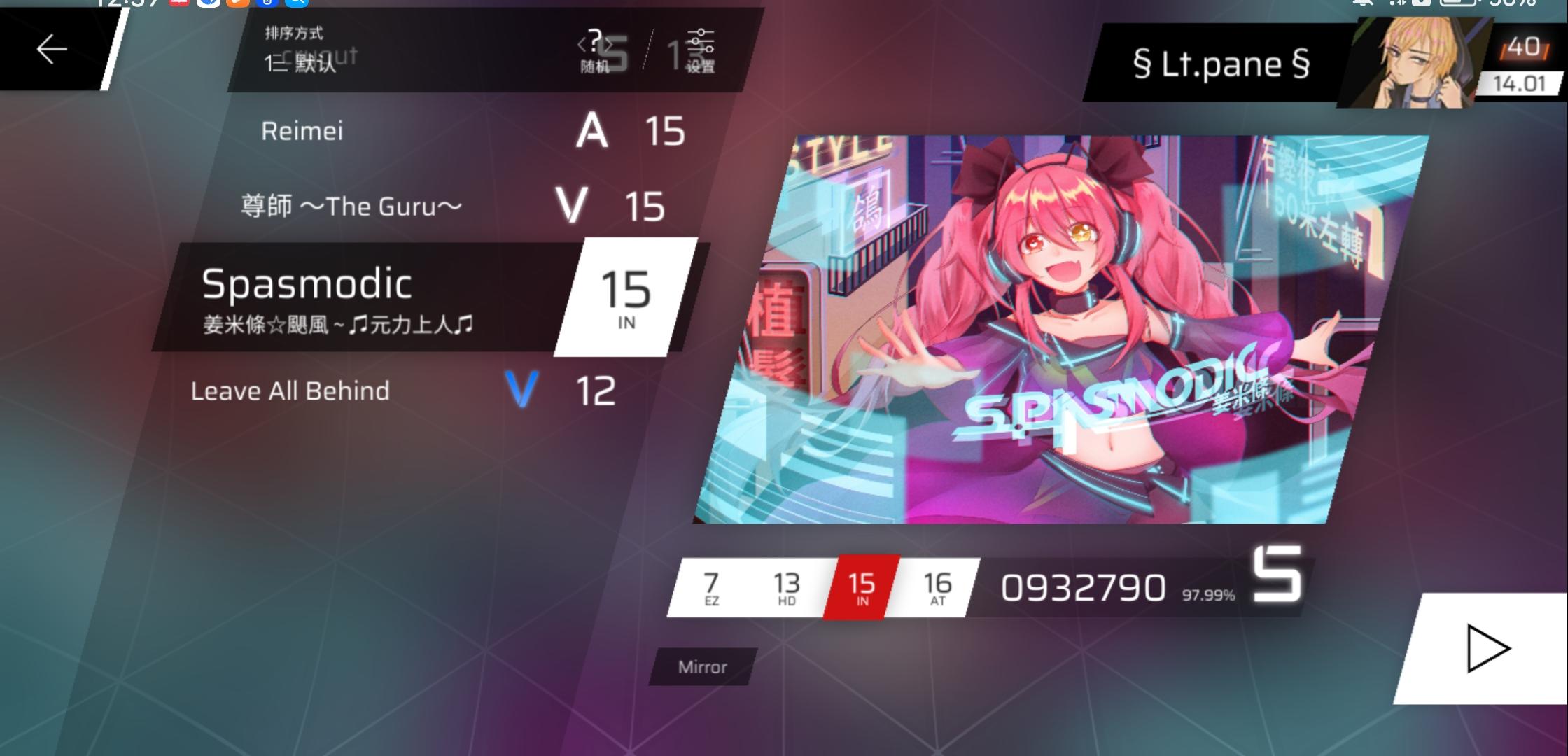Select the song Reimei
Screen dimensions: 1568x756
(301, 131)
